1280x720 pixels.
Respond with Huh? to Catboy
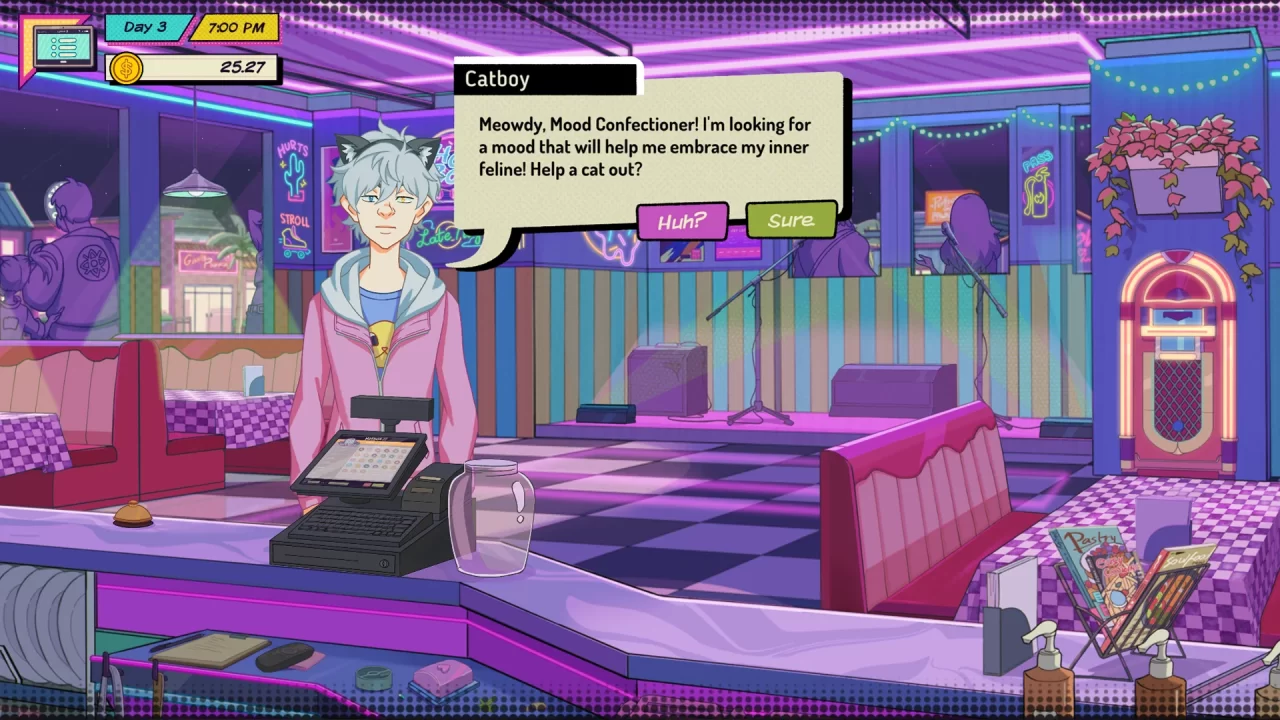click(x=683, y=222)
